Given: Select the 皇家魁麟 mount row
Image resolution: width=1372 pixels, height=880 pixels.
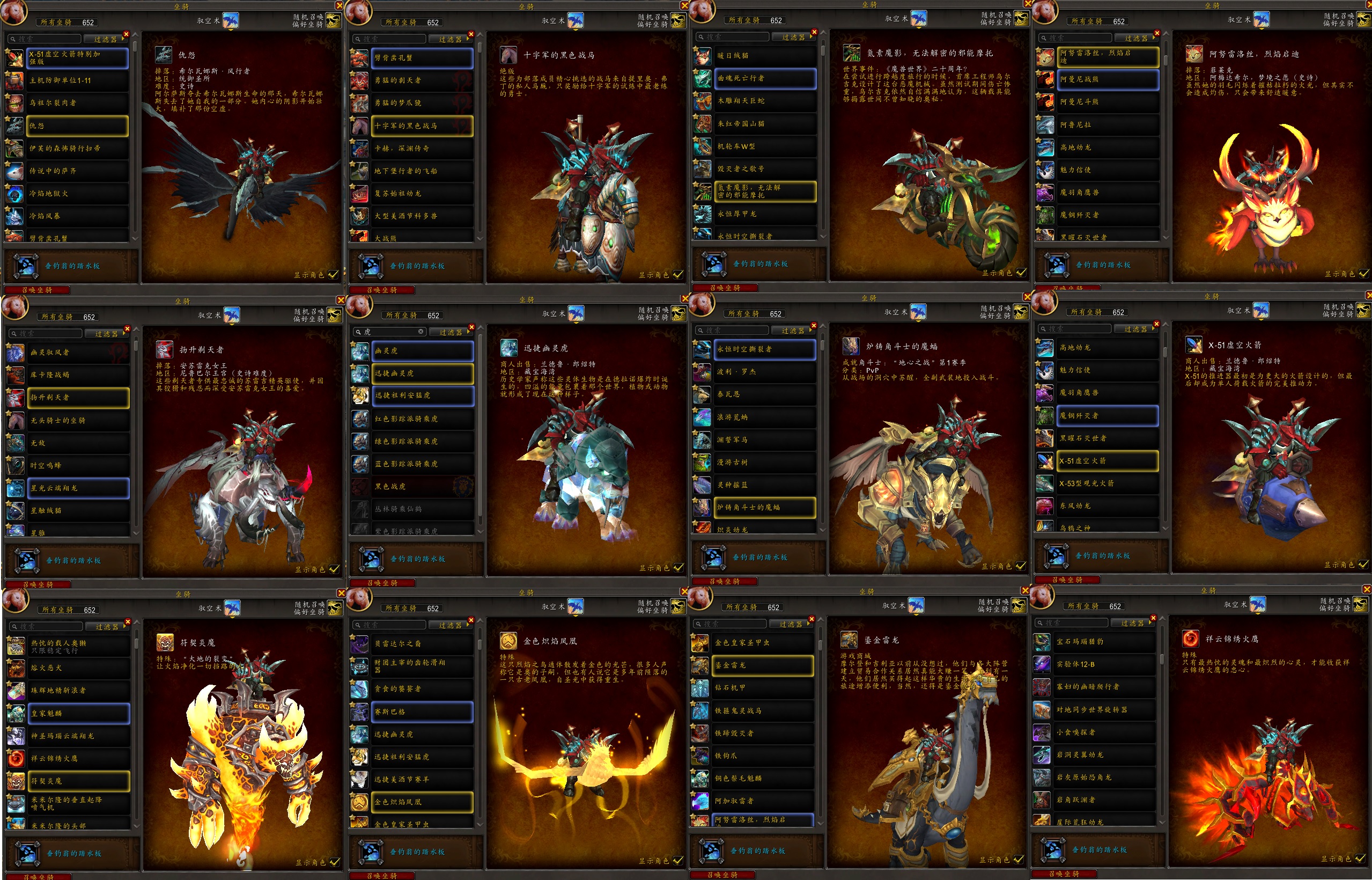Looking at the screenshot, I should pos(78,713).
